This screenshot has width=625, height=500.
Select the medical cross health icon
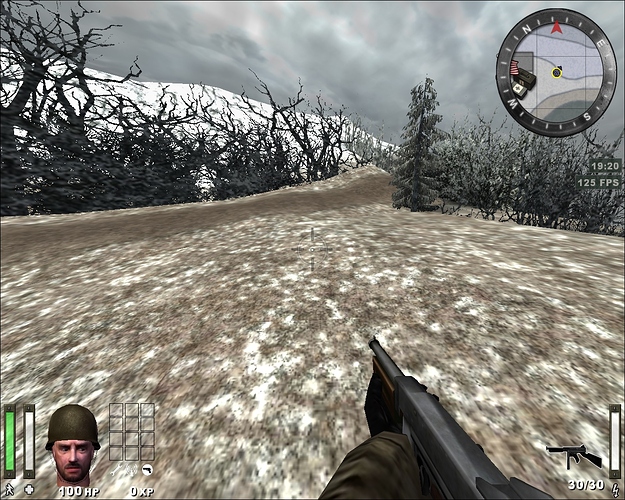pyautogui.click(x=29, y=489)
